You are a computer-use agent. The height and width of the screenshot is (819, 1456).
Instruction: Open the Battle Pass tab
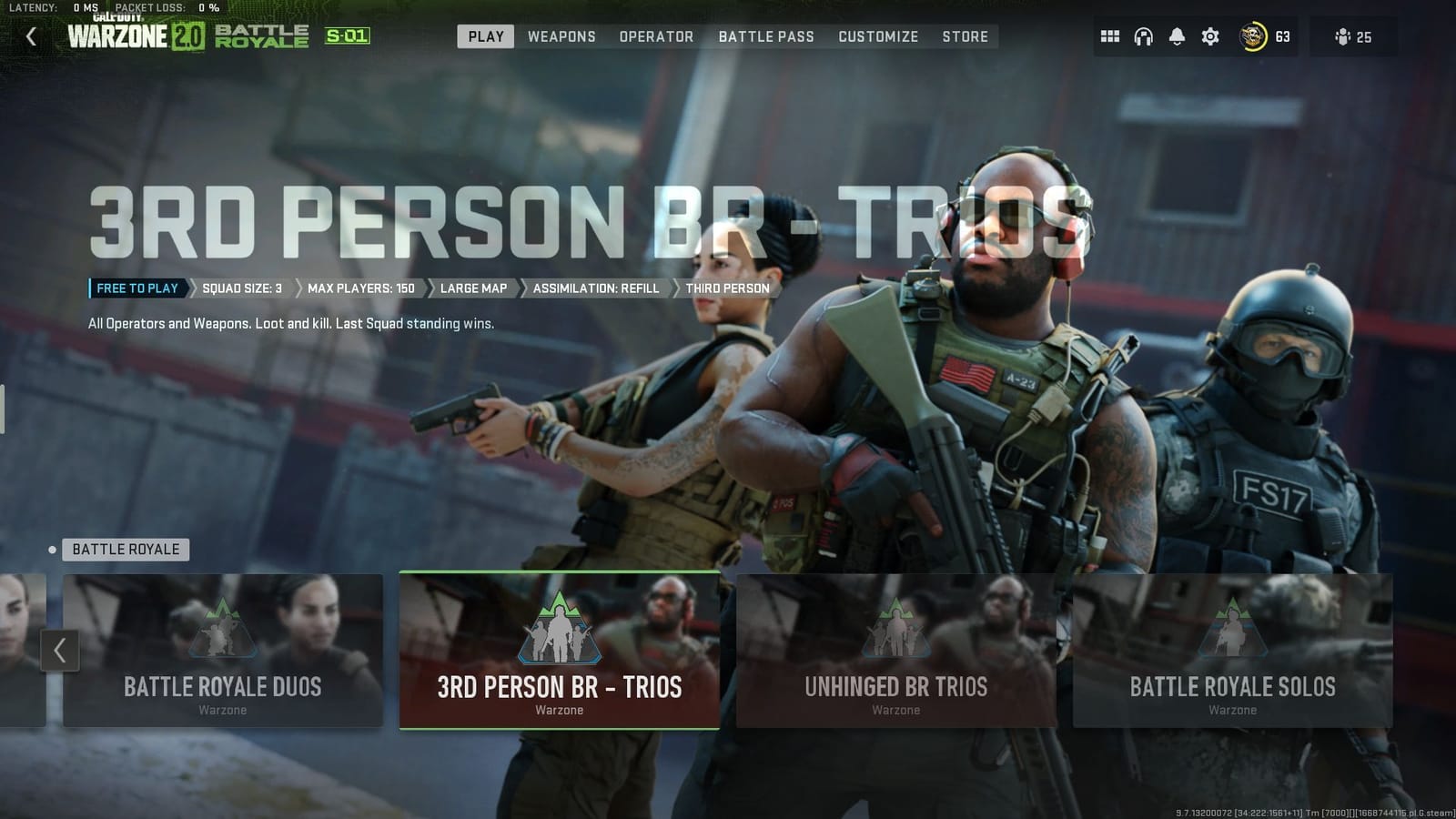tap(766, 36)
